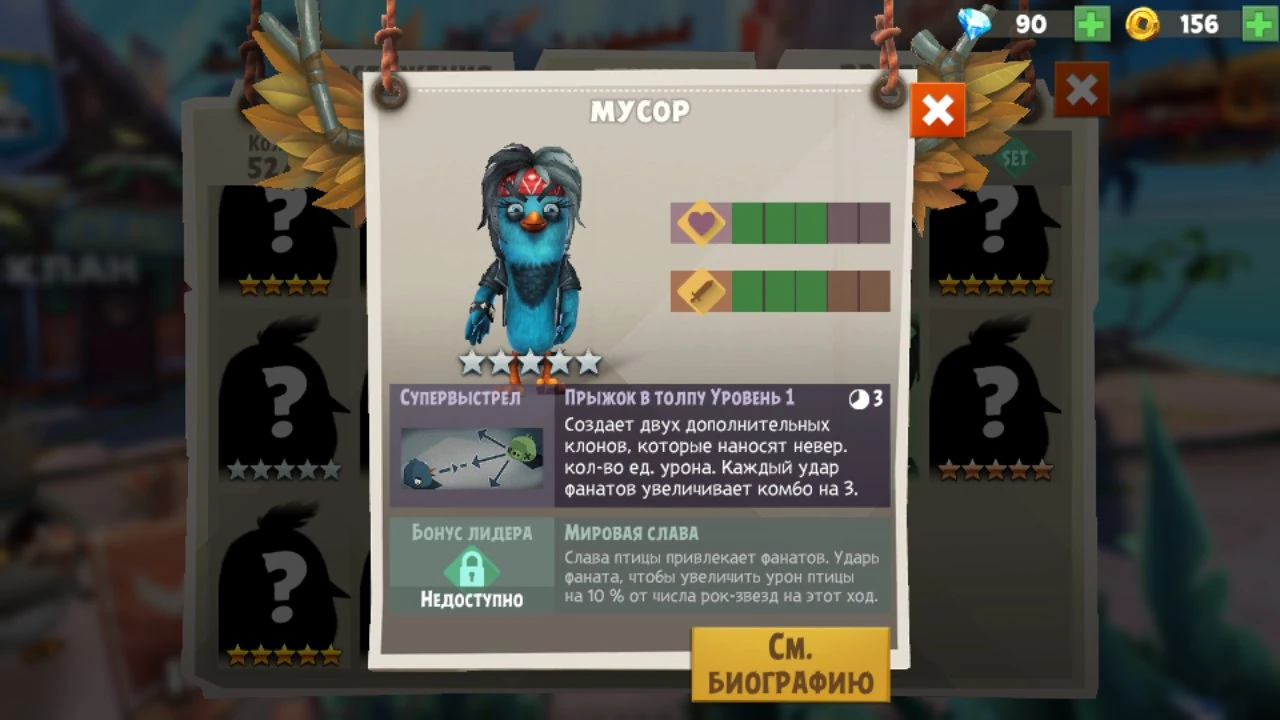Click the first gold star of rating
The height and width of the screenshot is (720, 1280).
coord(472,363)
